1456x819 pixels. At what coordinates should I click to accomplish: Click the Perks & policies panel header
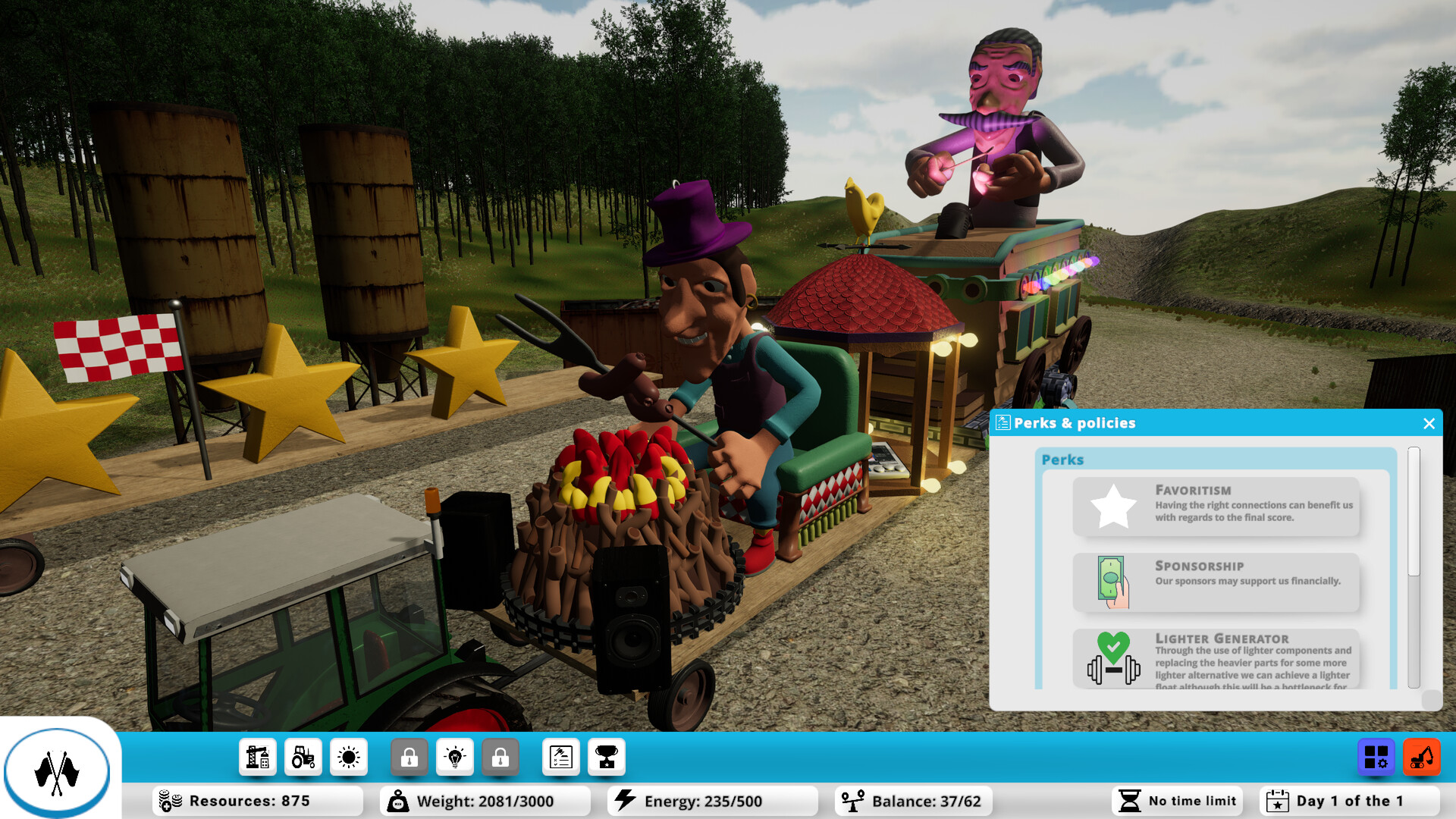(x=1074, y=423)
